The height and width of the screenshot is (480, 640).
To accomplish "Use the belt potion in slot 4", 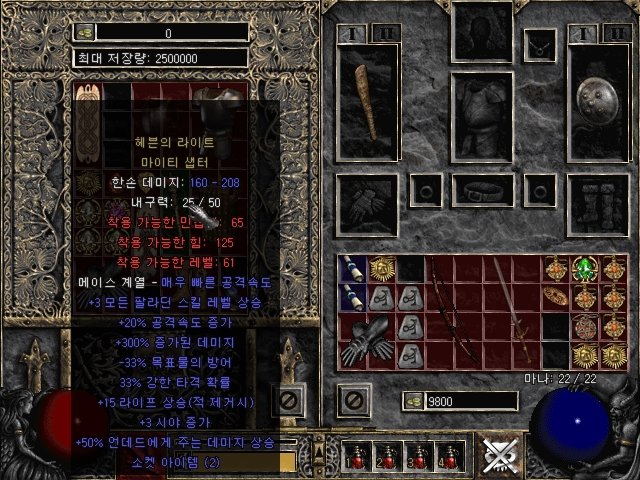I will pos(445,456).
